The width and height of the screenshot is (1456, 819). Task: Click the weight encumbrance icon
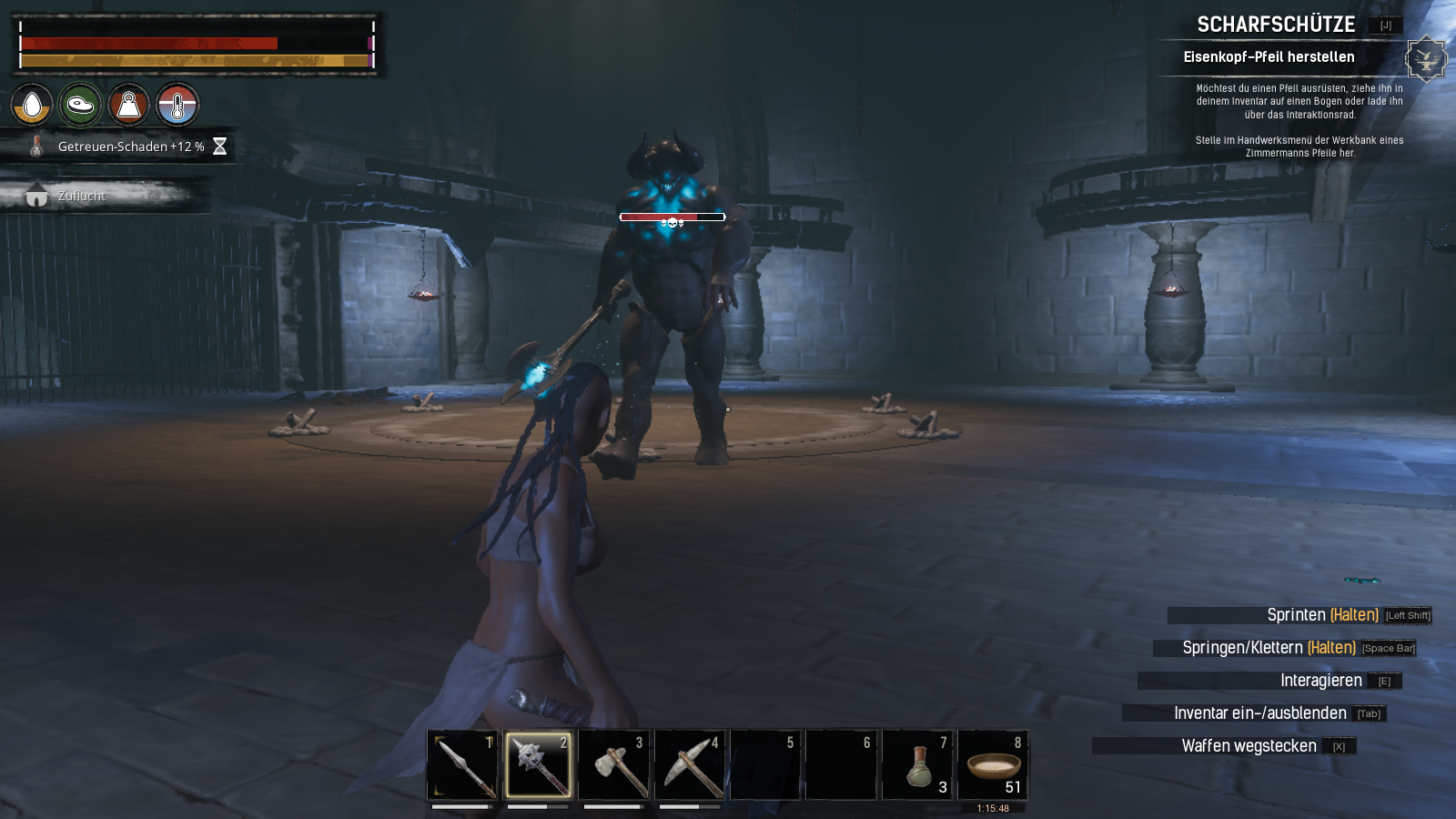click(128, 105)
